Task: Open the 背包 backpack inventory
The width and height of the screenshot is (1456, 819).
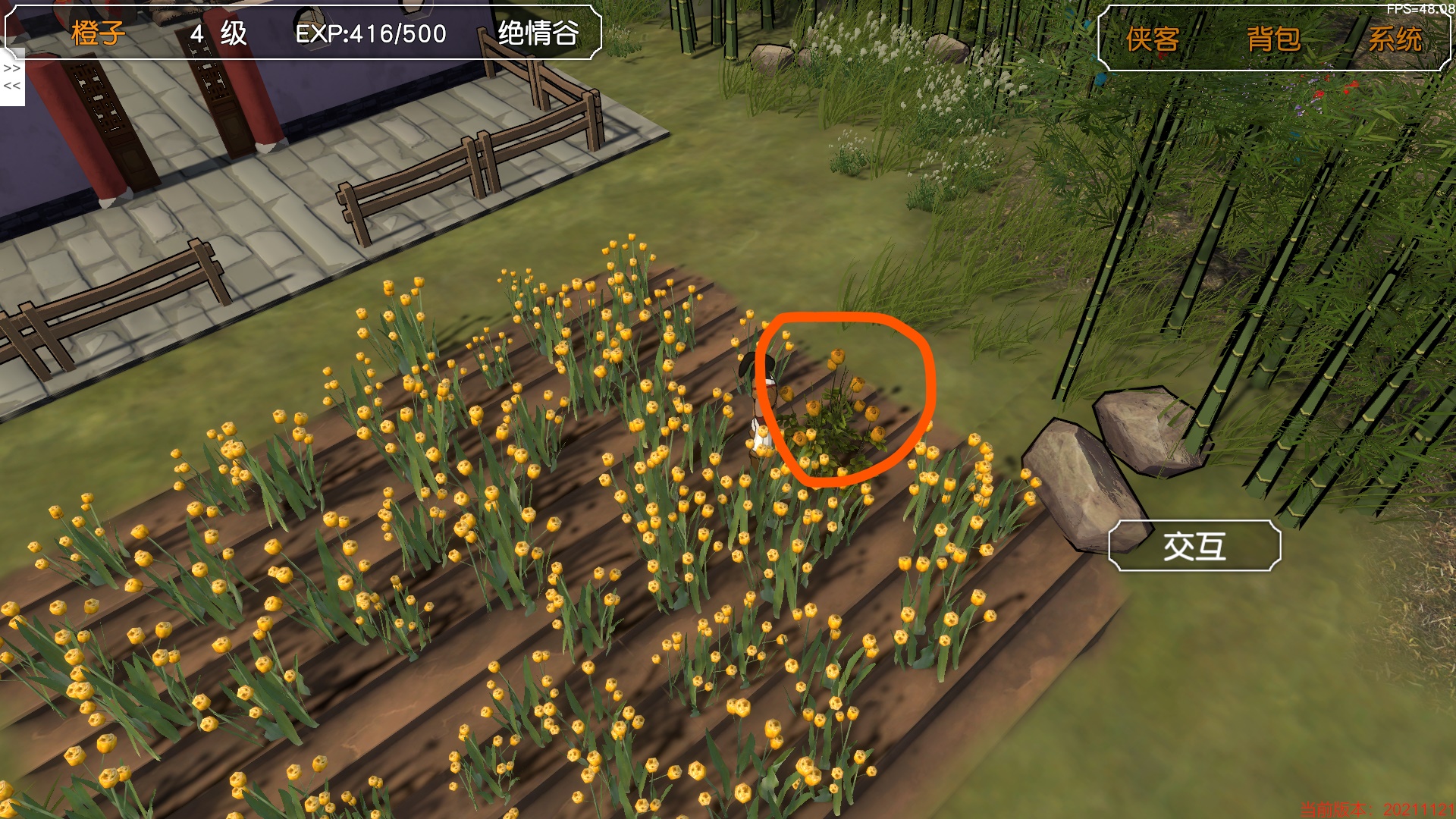Action: (1273, 39)
